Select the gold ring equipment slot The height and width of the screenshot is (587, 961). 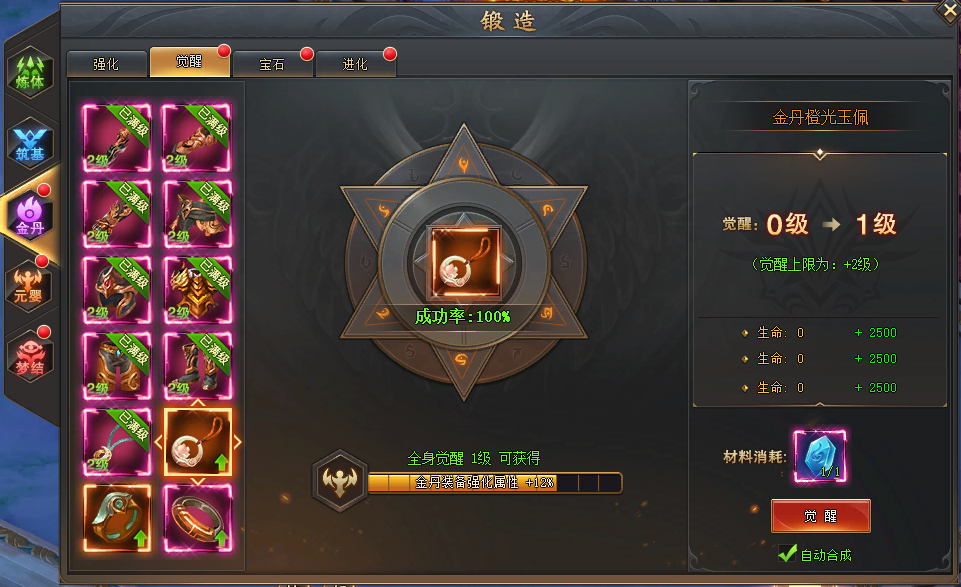point(197,518)
